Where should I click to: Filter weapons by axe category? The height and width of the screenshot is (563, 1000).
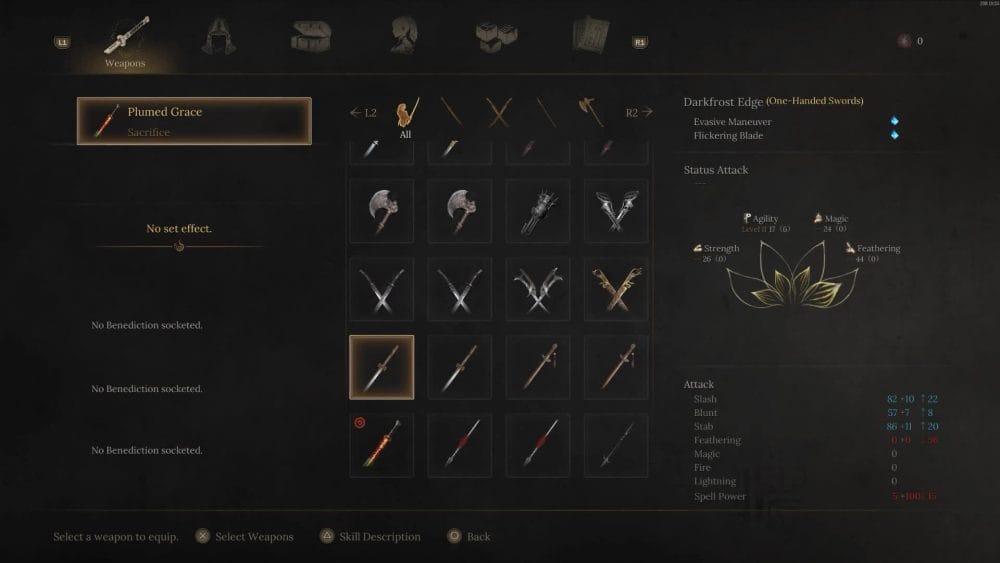click(590, 112)
